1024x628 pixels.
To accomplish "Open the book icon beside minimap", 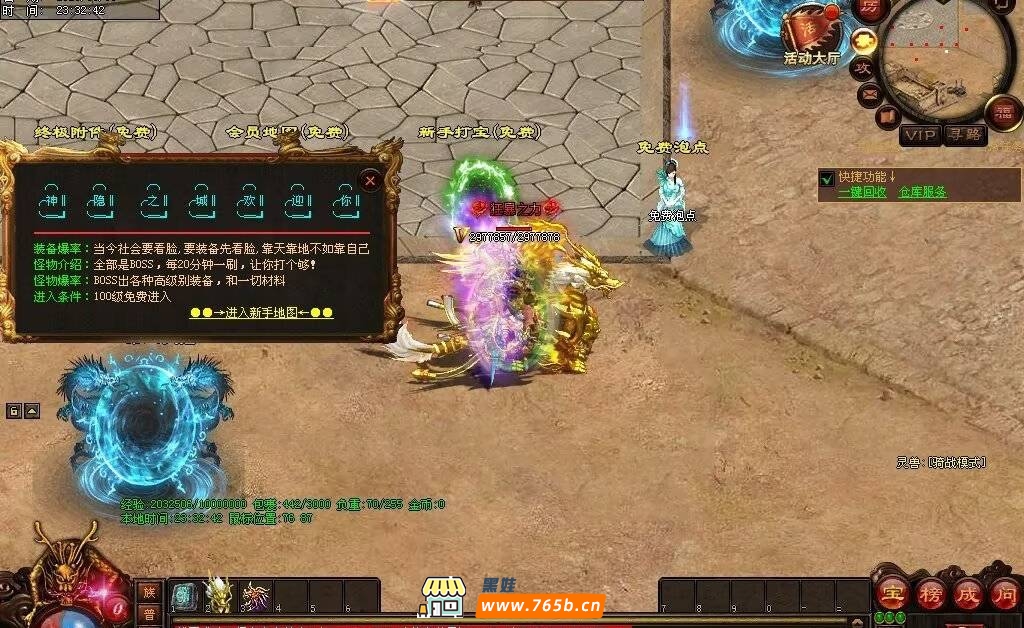I will [x=886, y=117].
